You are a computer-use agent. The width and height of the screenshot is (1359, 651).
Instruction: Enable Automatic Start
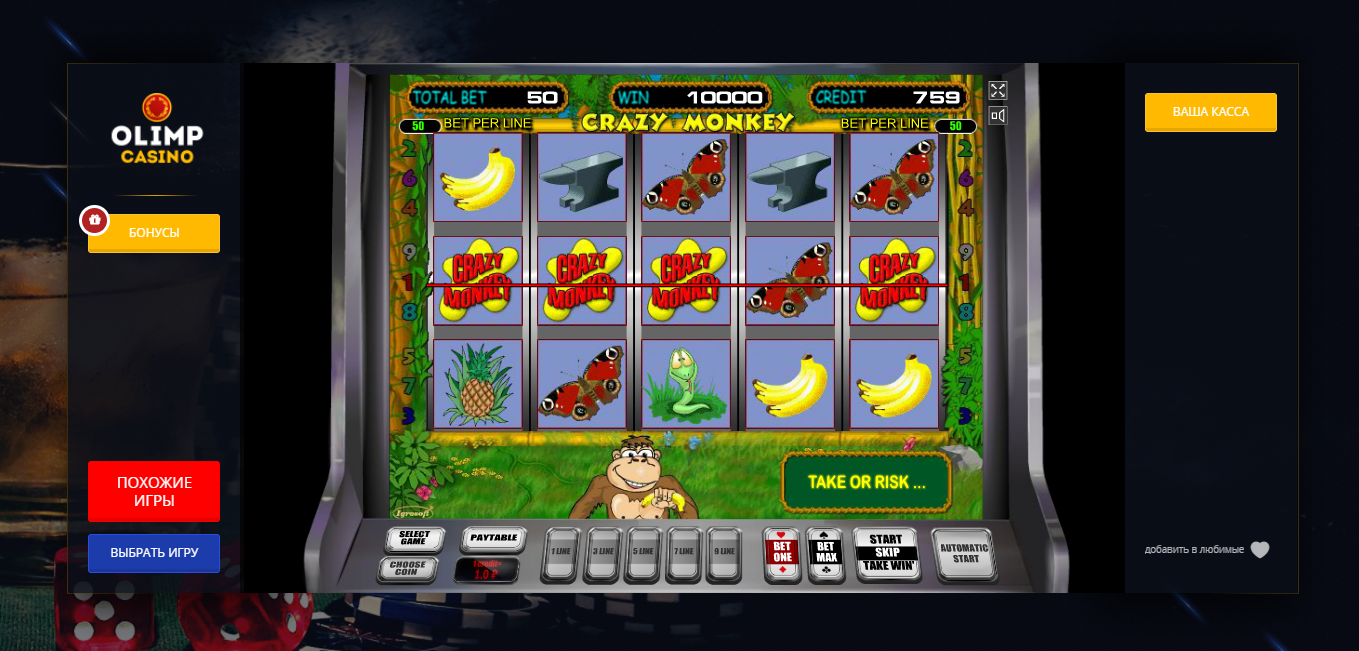[964, 554]
